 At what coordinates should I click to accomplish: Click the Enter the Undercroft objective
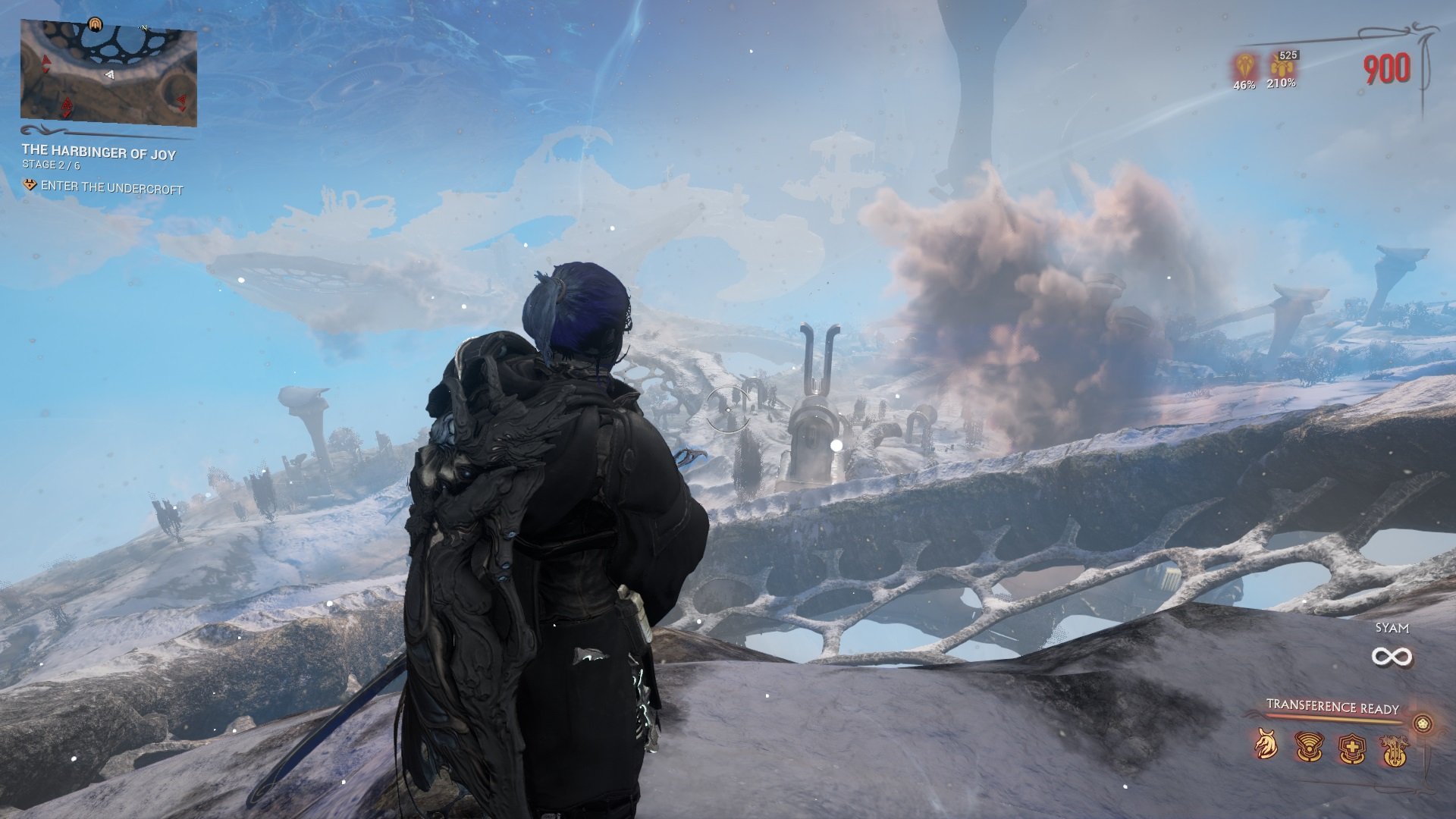point(111,187)
